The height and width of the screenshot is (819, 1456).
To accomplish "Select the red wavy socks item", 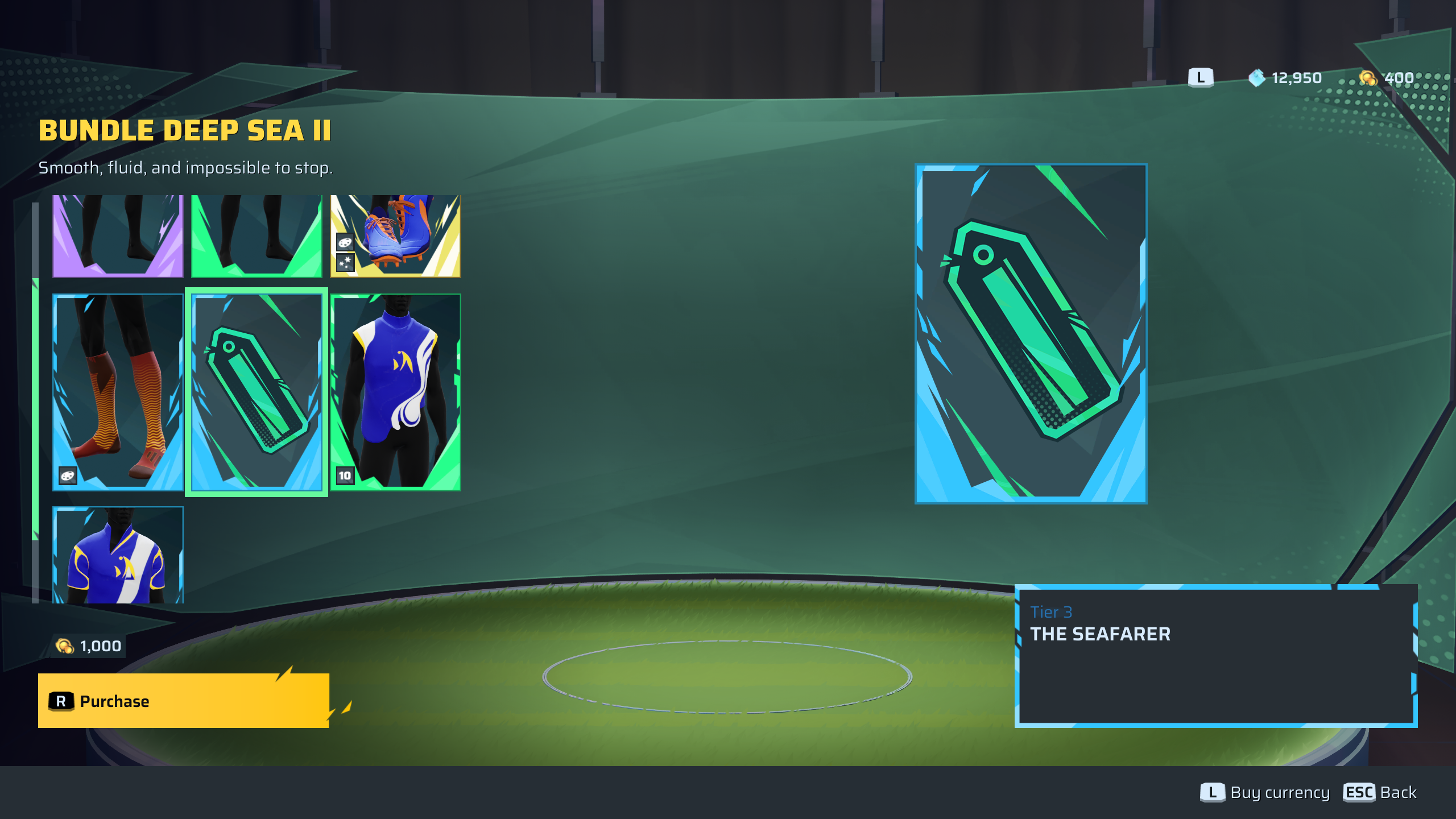I will pos(118,391).
